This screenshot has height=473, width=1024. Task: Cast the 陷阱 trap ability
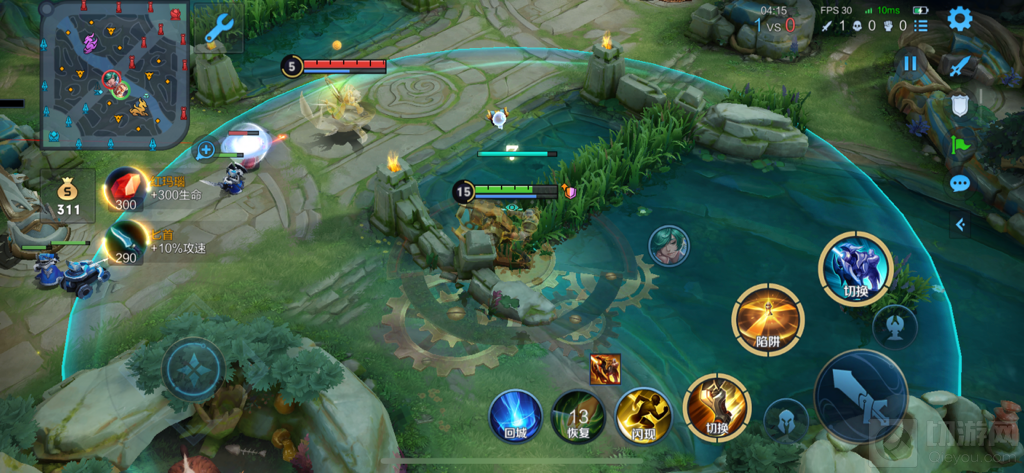[767, 319]
